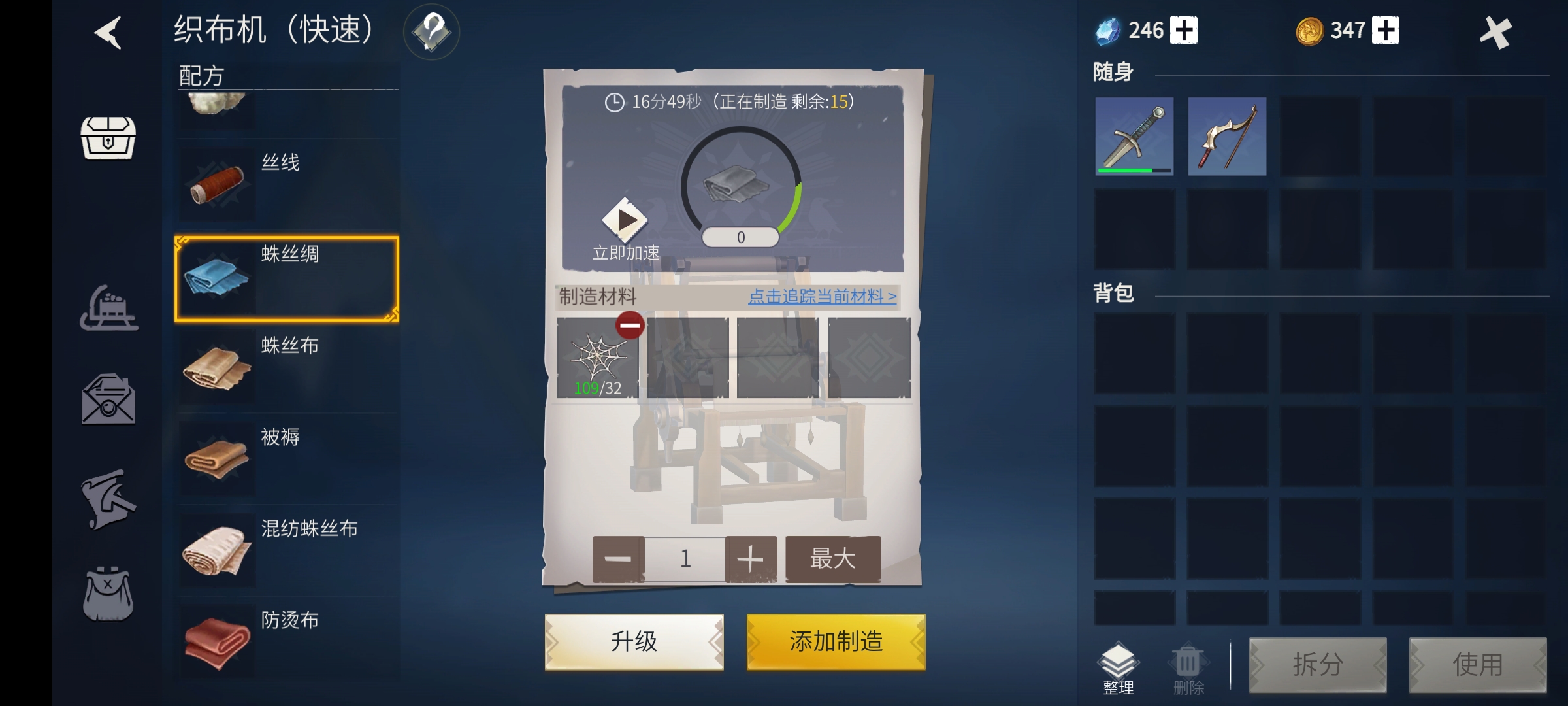
Task: Open the storage chest panel
Action: click(x=108, y=137)
